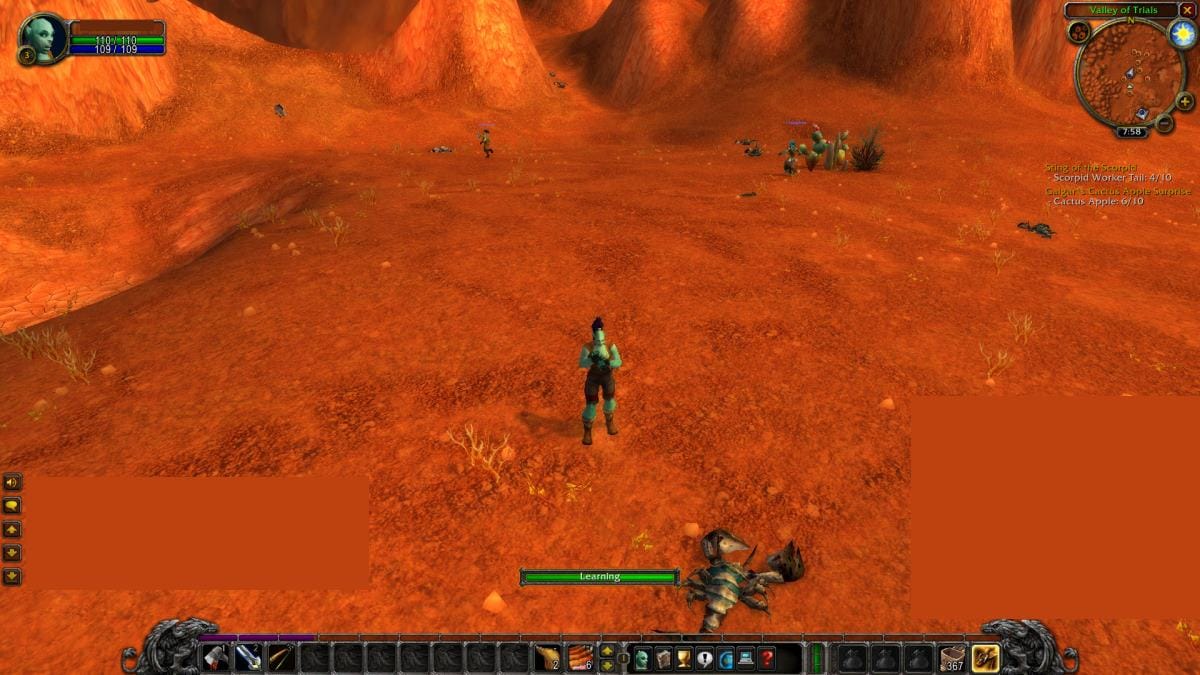Viewport: 1200px width, 675px height.
Task: Zoom out the minimap with minus button
Action: 1164,124
